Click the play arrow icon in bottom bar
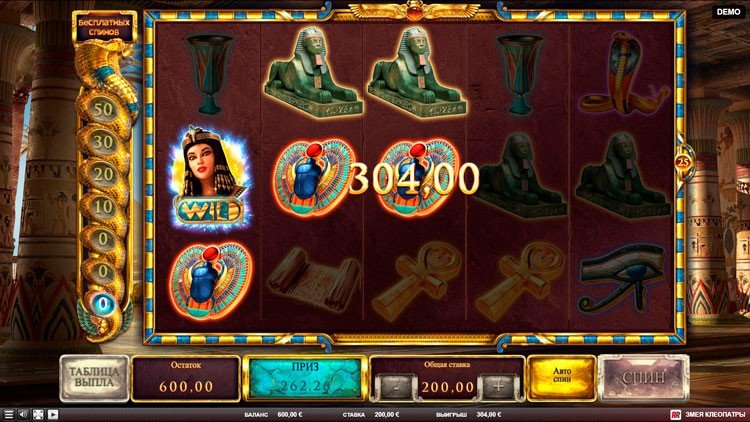Image resolution: width=750 pixels, height=422 pixels. tap(53, 414)
